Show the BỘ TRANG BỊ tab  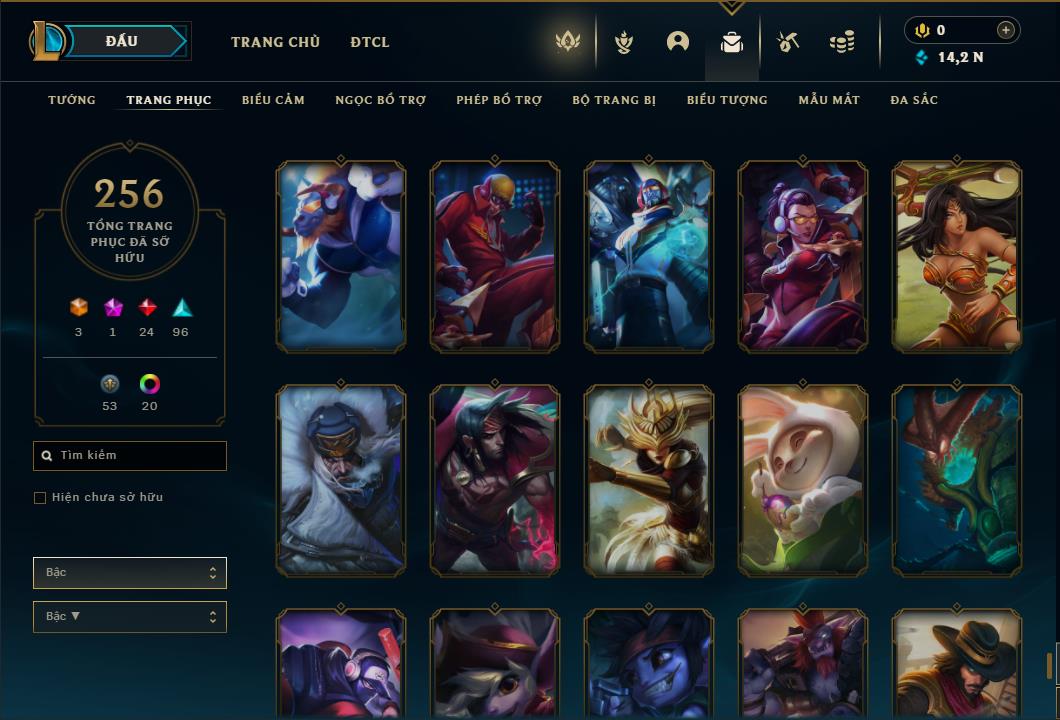pyautogui.click(x=614, y=100)
